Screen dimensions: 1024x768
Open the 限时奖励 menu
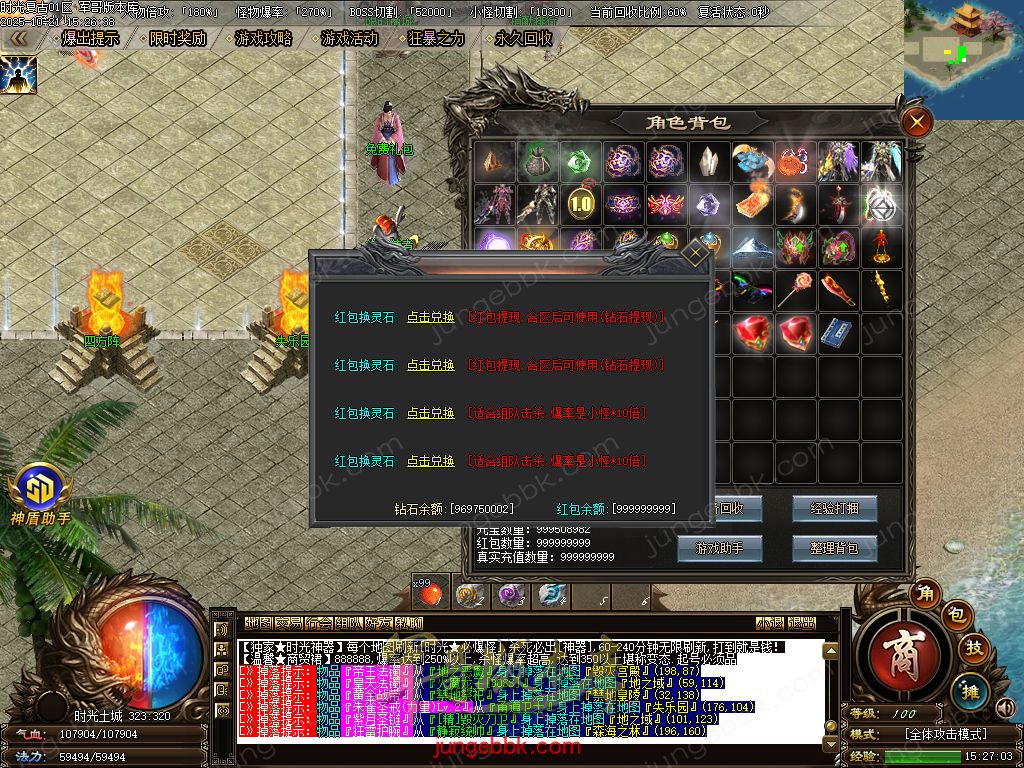(x=177, y=38)
